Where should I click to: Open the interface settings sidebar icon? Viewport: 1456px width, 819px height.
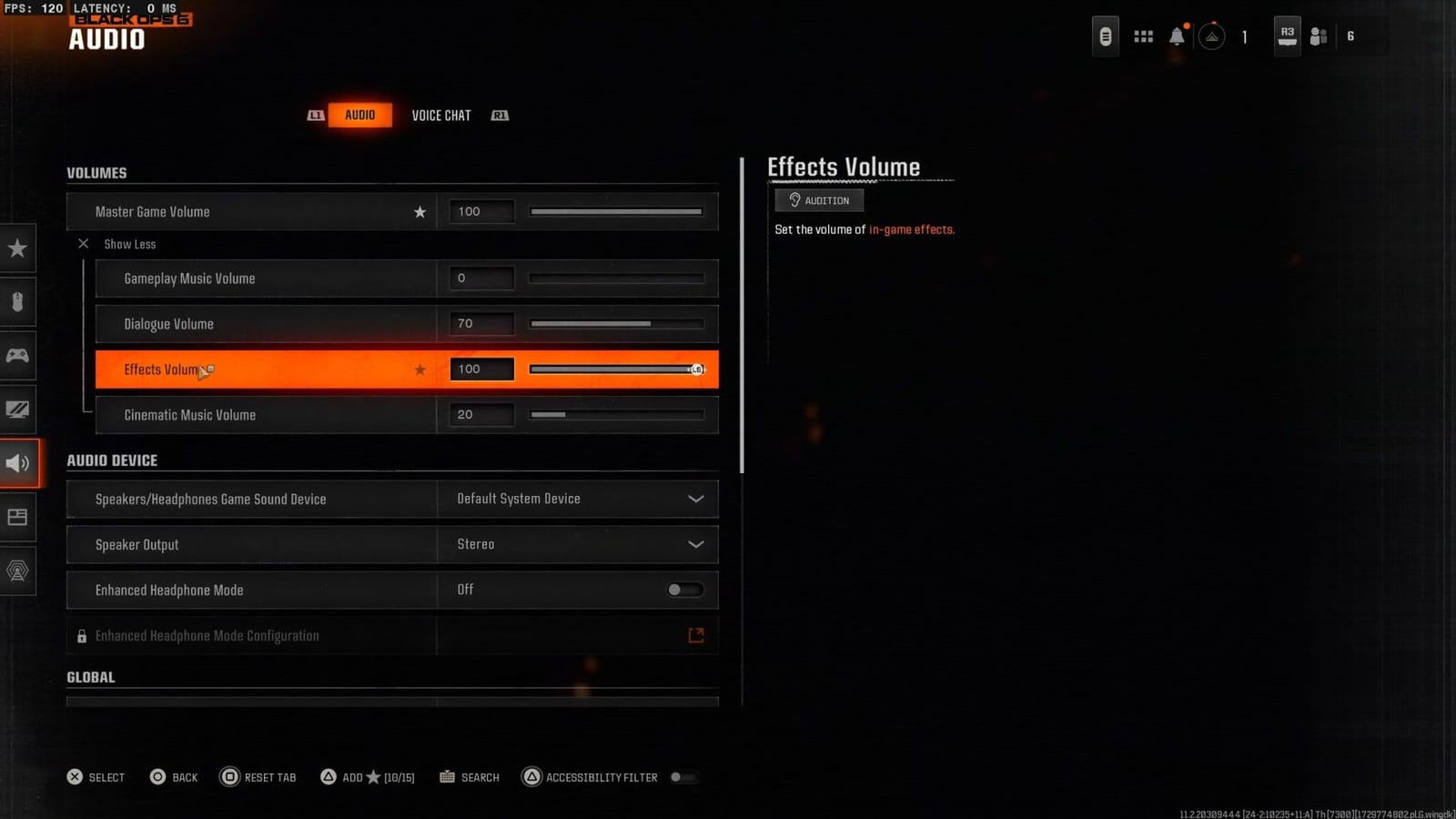point(18,517)
